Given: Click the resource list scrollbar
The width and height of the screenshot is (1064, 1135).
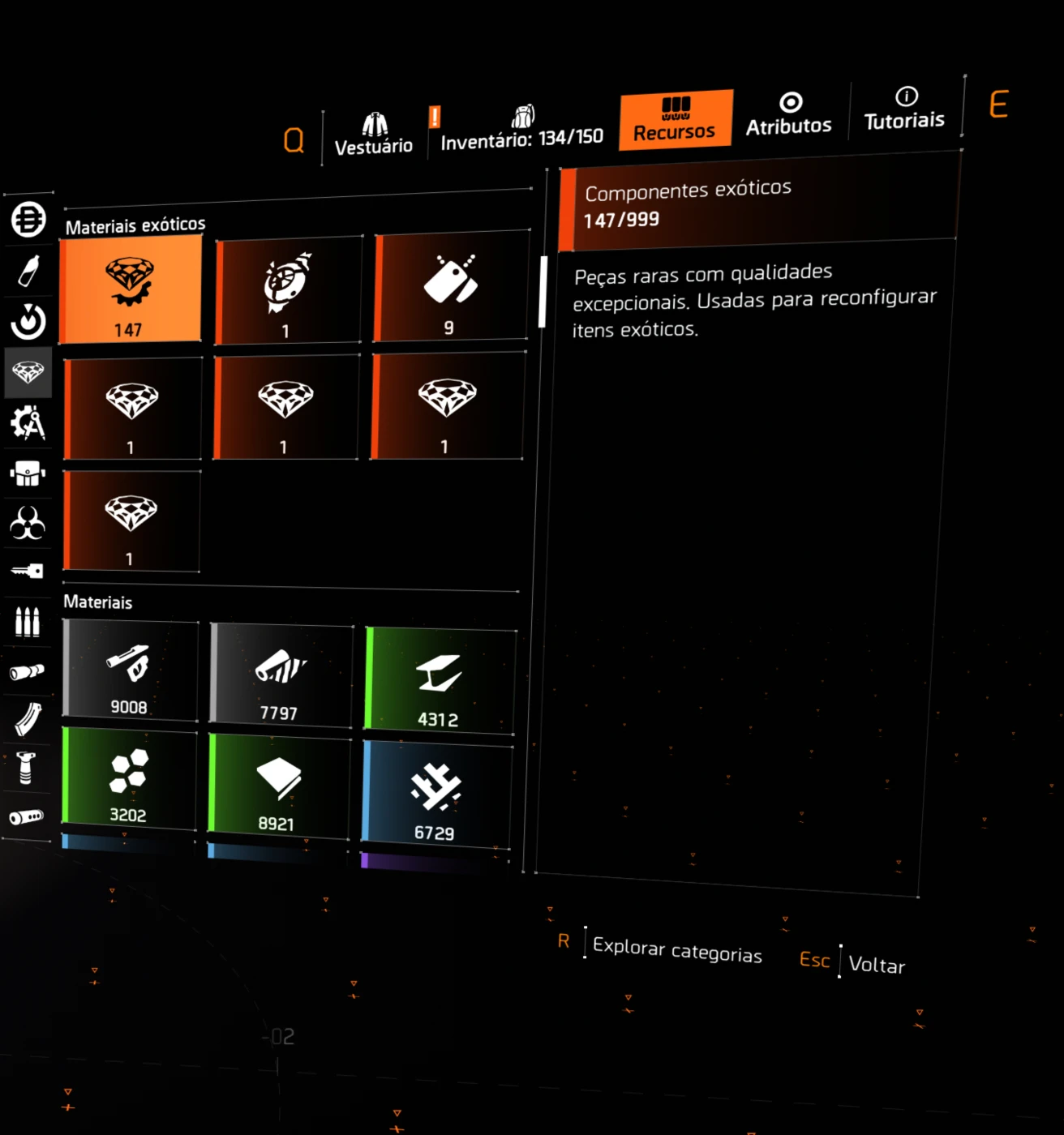Looking at the screenshot, I should coord(543,292).
